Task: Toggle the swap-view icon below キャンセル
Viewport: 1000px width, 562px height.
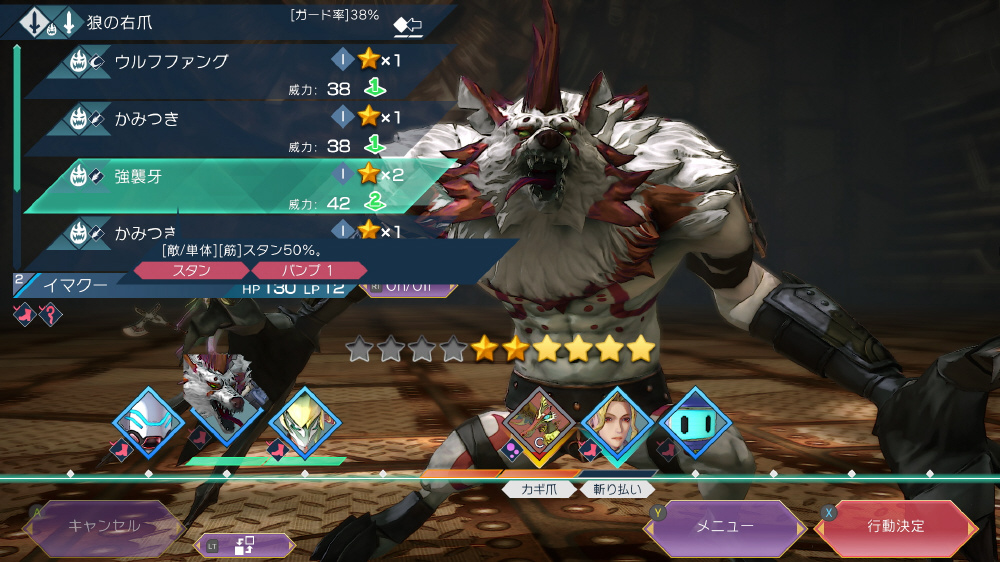Action: point(246,545)
